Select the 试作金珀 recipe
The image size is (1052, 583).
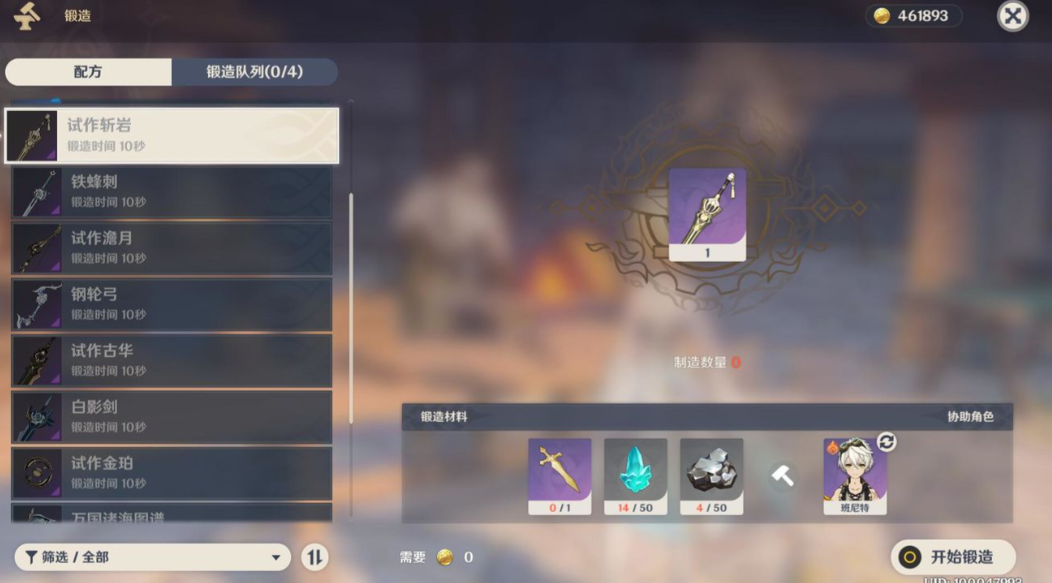click(x=172, y=472)
